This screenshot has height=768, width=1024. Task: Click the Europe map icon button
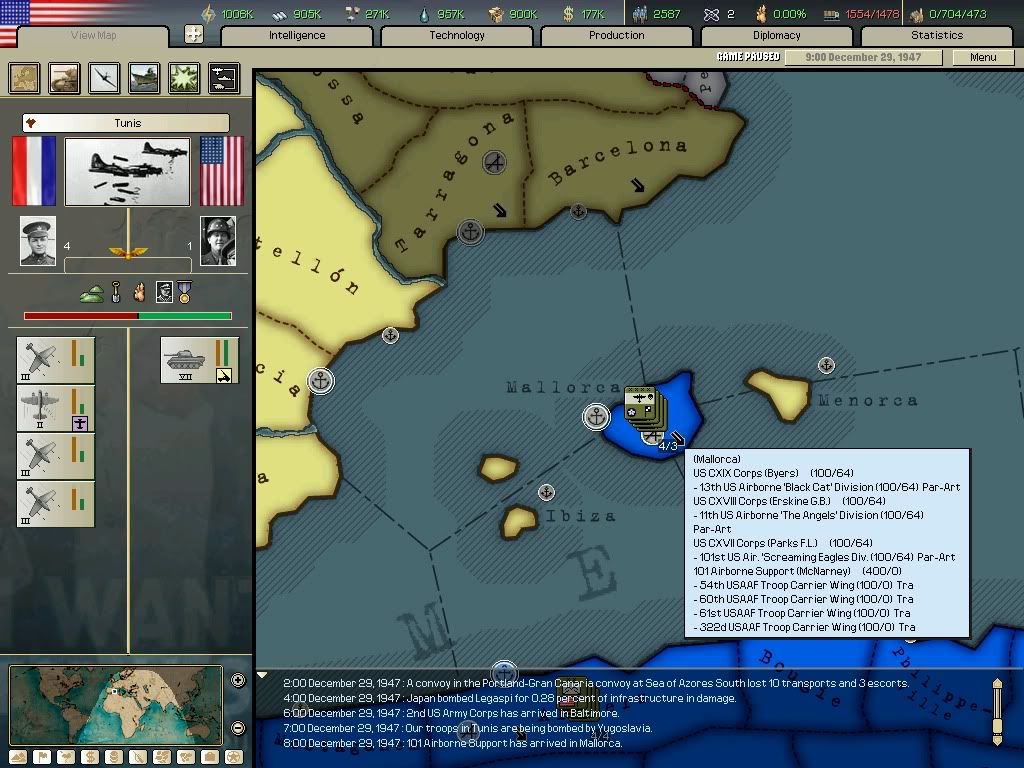[x=24, y=77]
